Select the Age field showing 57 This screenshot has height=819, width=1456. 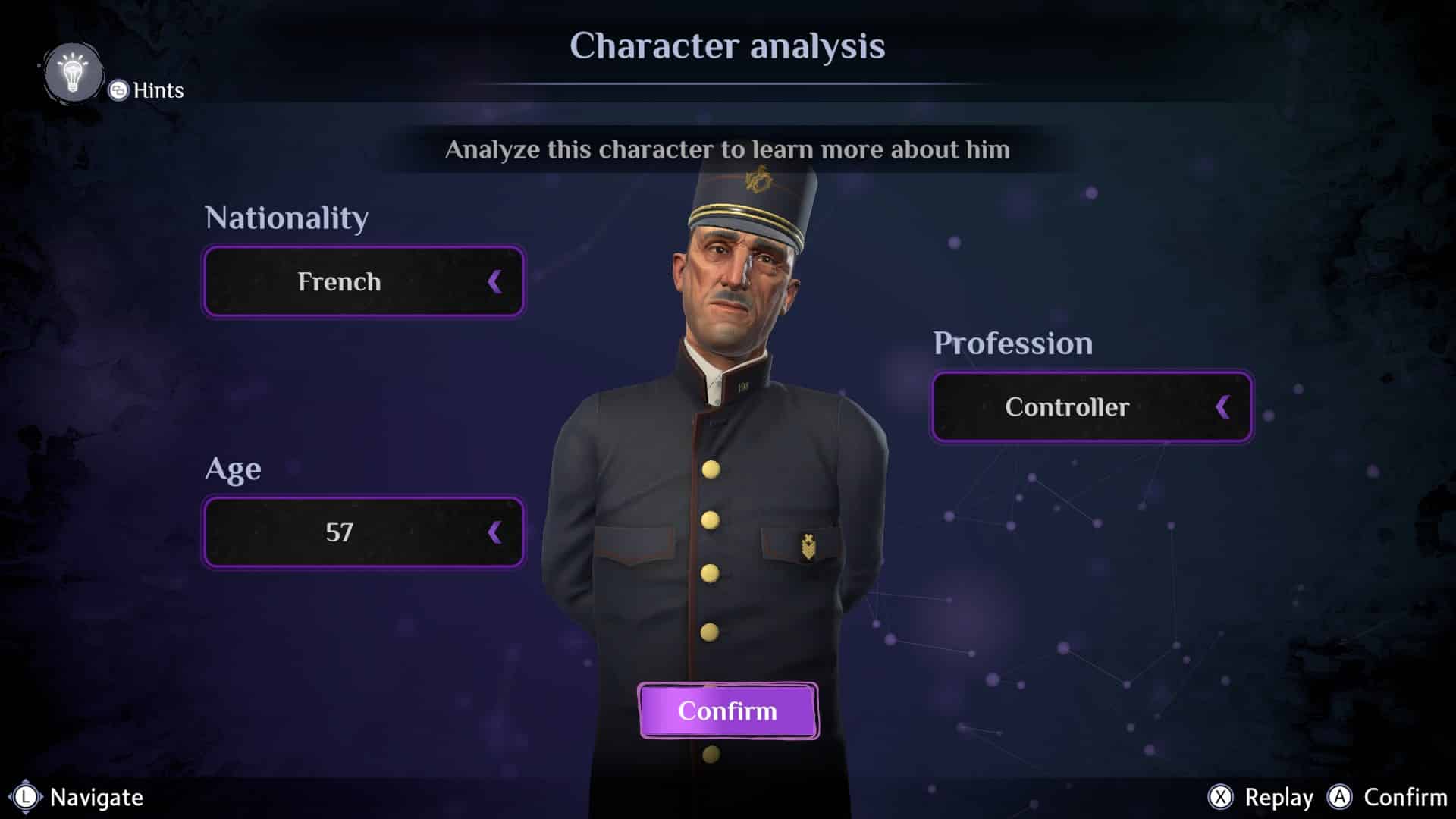pos(362,532)
